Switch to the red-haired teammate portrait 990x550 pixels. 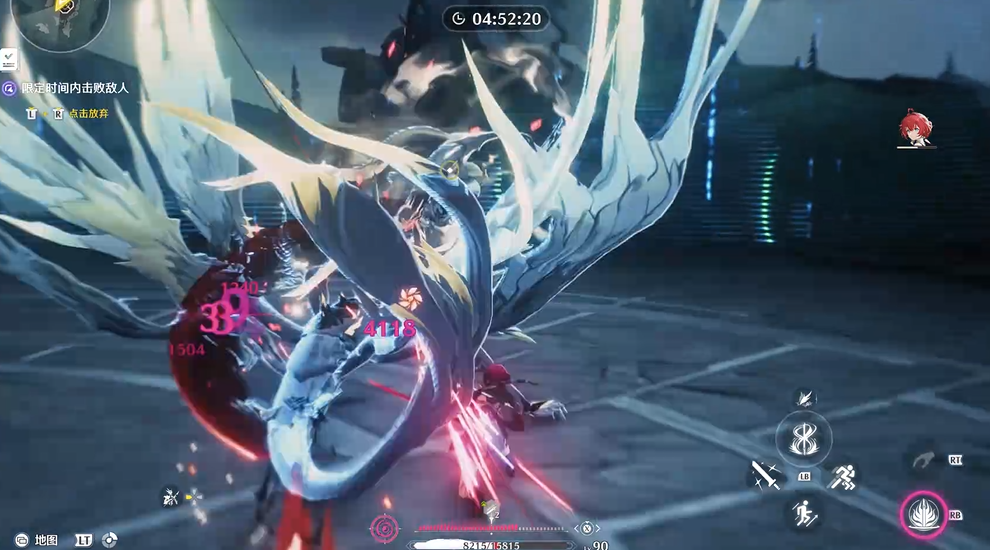pyautogui.click(x=915, y=130)
